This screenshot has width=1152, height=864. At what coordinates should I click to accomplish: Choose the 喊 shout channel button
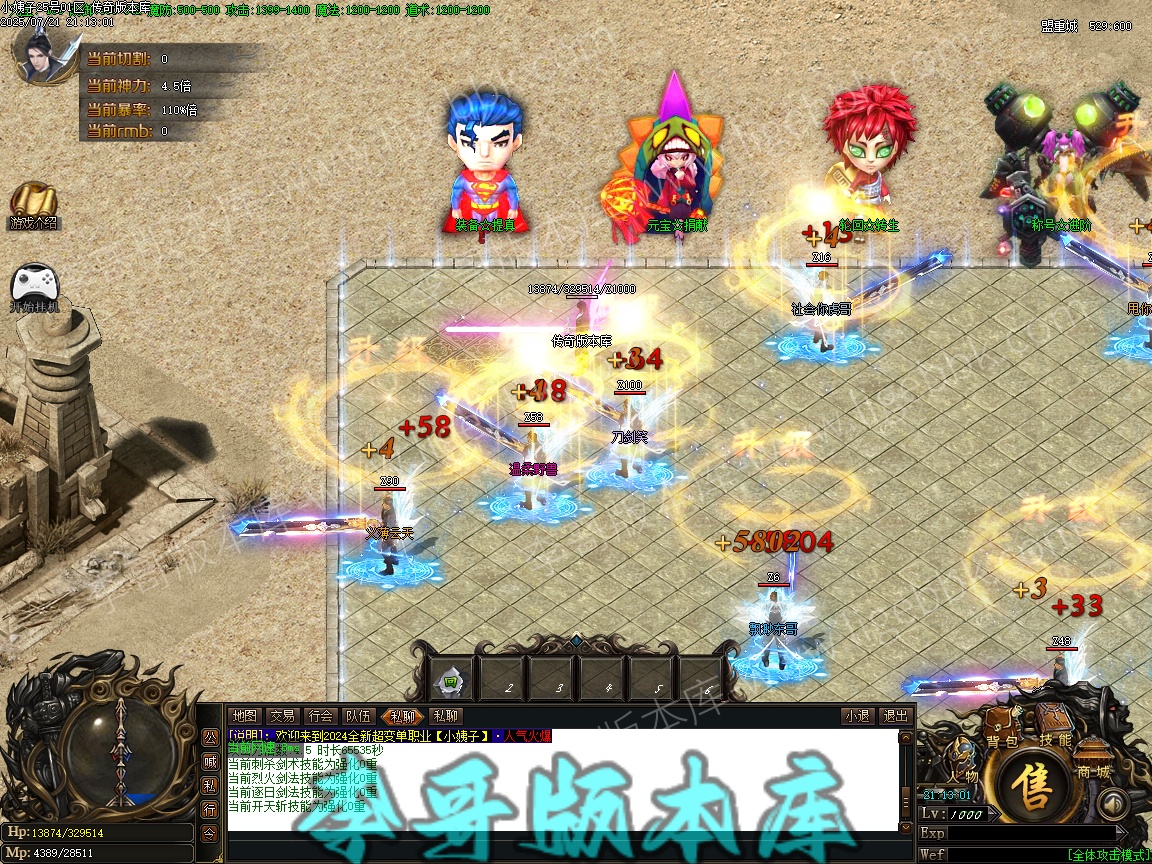pos(210,761)
